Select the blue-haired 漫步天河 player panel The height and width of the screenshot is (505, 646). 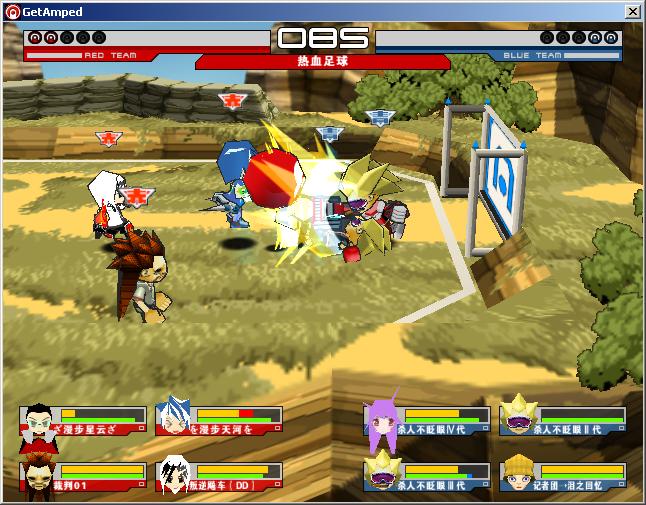(219, 421)
